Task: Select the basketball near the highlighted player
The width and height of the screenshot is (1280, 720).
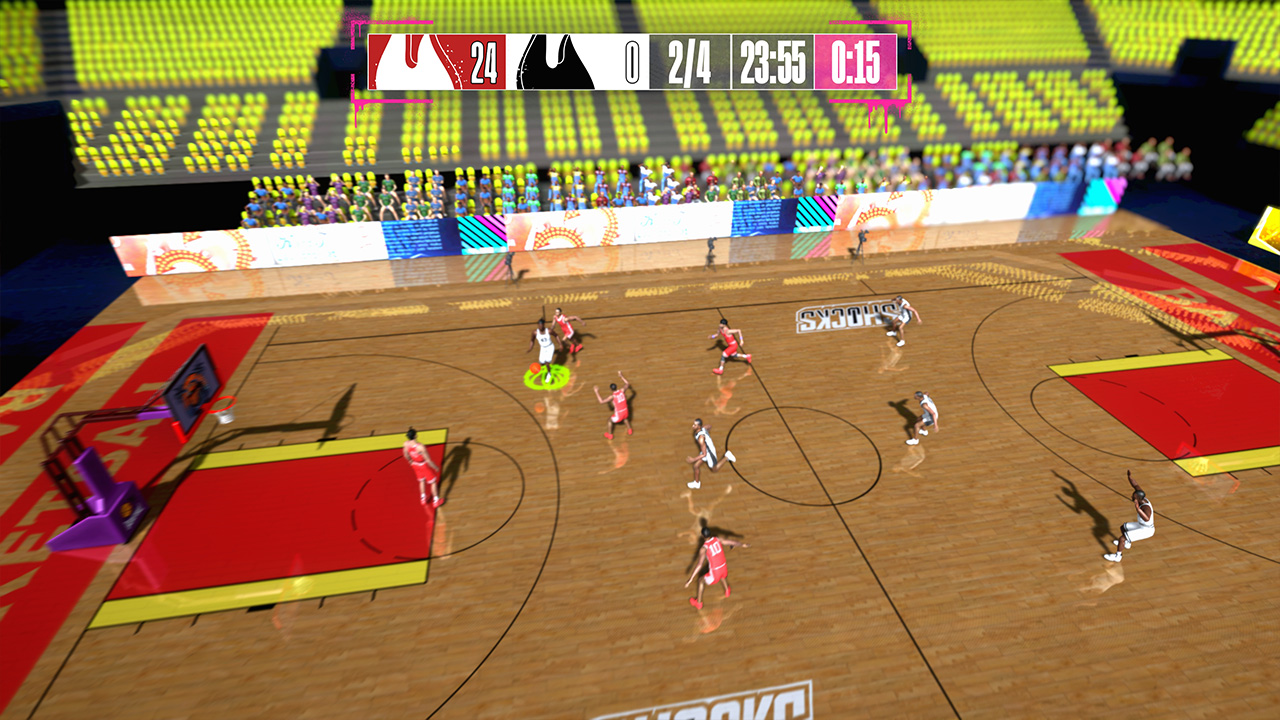Action: (x=535, y=367)
